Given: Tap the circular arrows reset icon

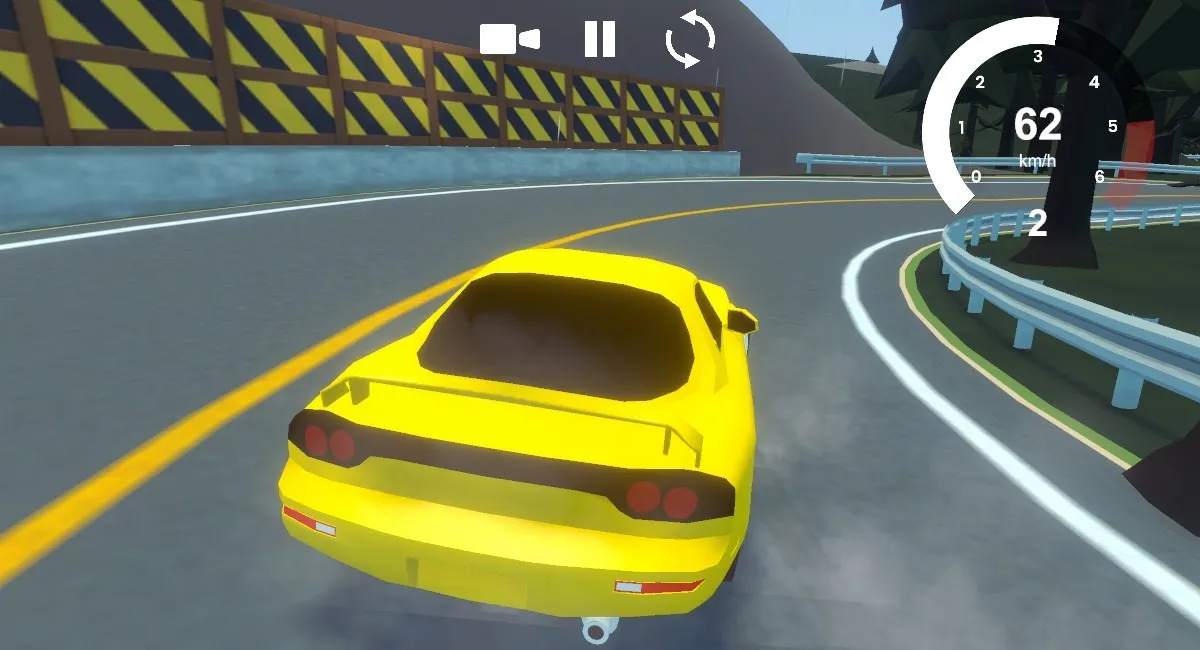Looking at the screenshot, I should 690,39.
